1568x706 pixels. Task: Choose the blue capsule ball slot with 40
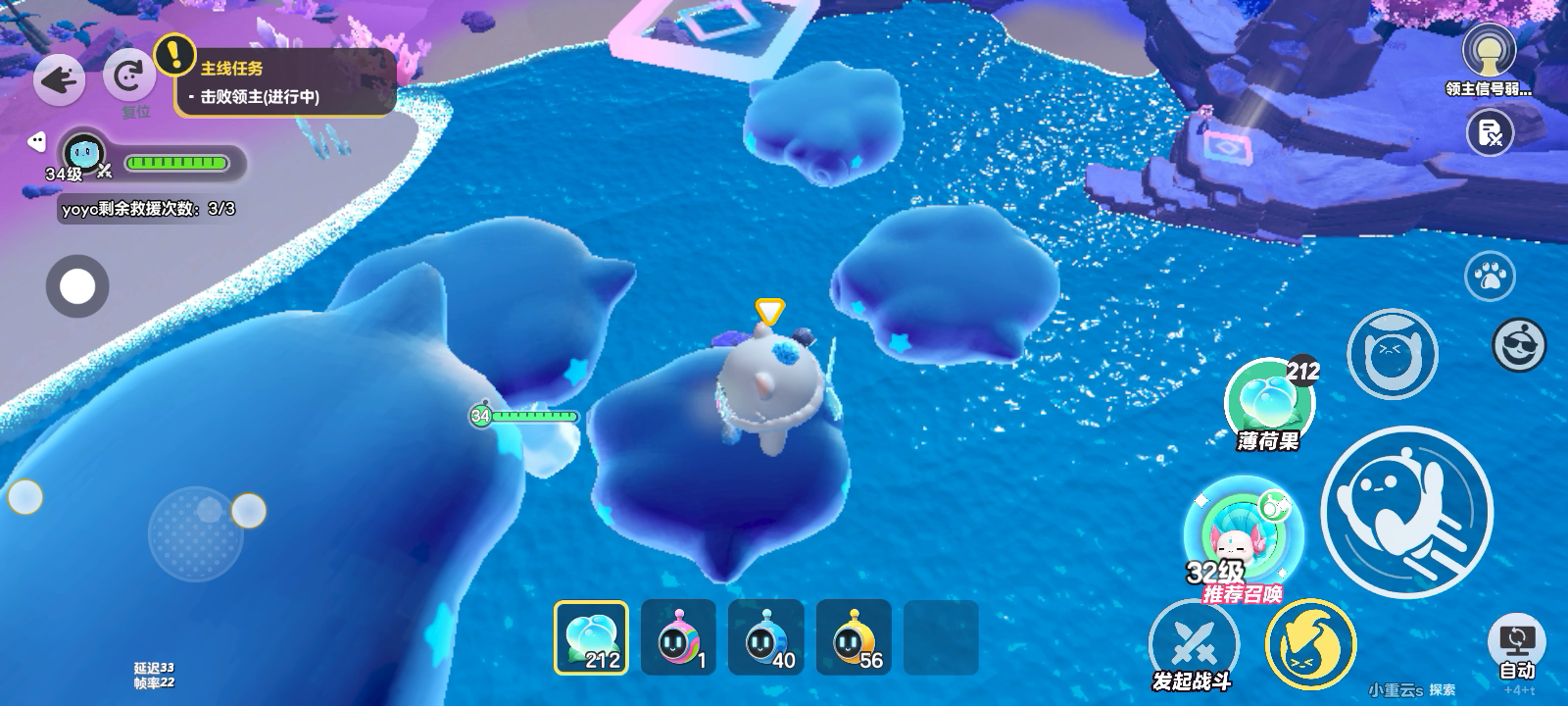coord(765,637)
